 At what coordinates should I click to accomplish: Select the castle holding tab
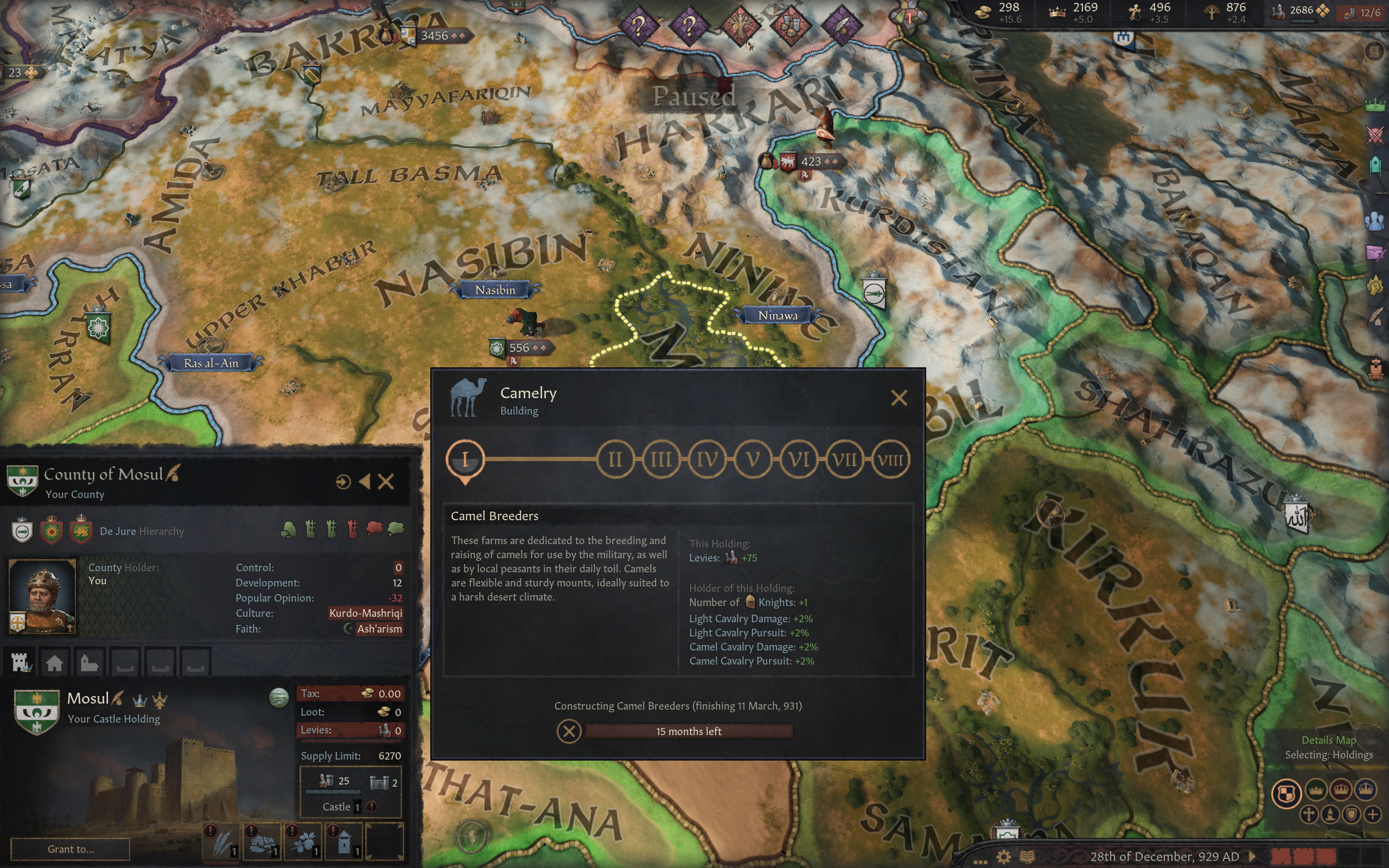21,663
